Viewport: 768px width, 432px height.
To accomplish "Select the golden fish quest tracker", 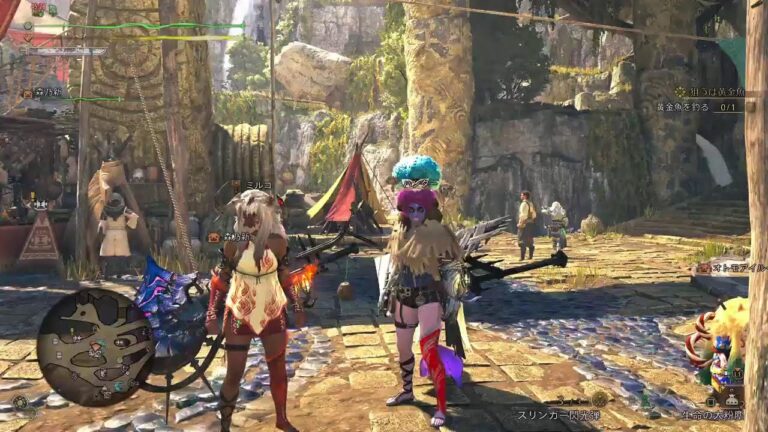I will click(713, 92).
